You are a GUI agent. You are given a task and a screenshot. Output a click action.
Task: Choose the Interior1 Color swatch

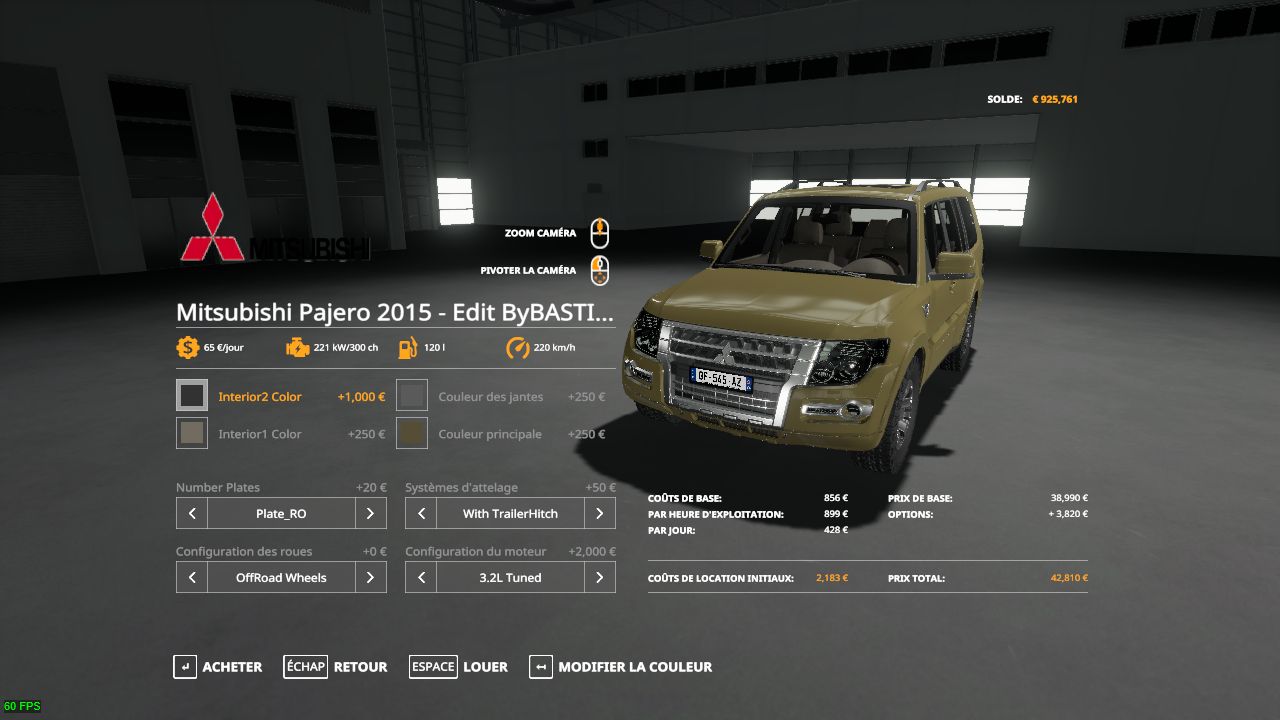[x=192, y=433]
